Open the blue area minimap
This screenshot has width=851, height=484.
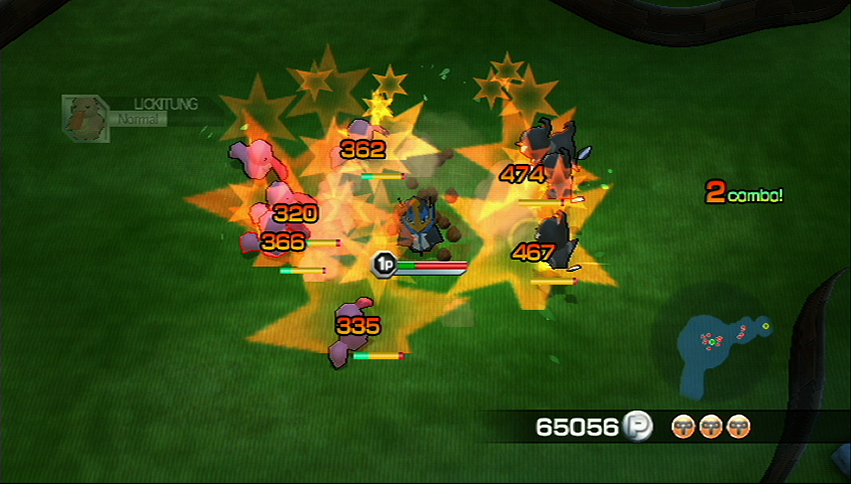pyautogui.click(x=720, y=345)
